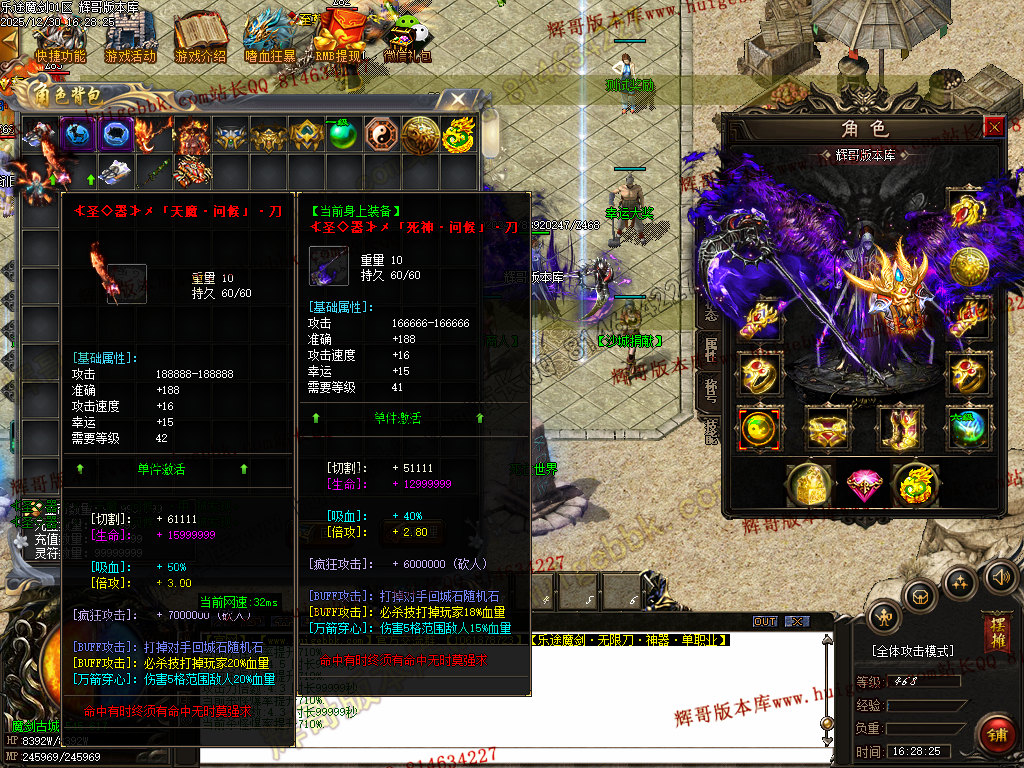This screenshot has width=1024, height=768.
Task: Switch to the 属性 attributes tab
Action: 711,346
